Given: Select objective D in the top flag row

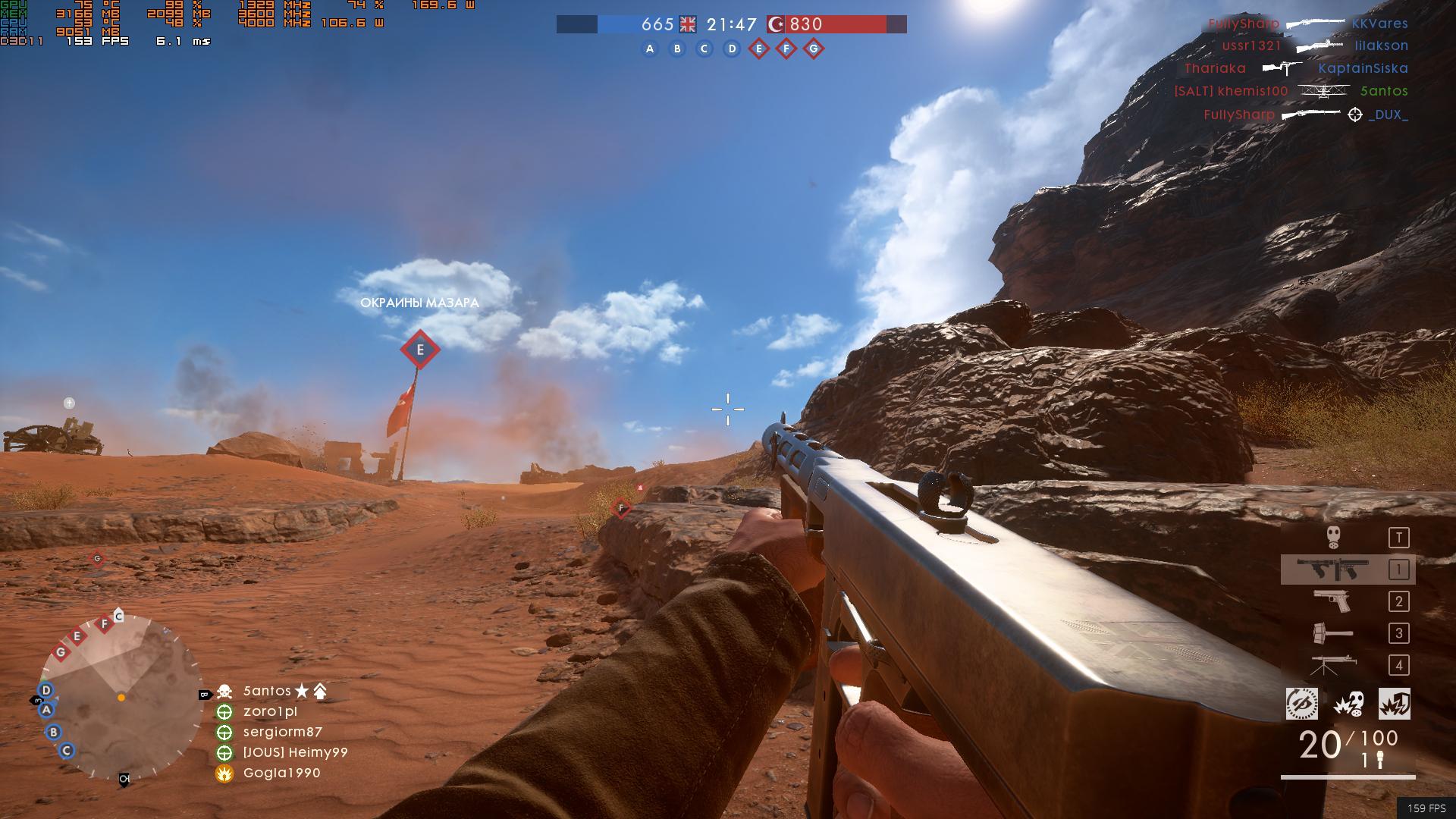Looking at the screenshot, I should click(732, 49).
